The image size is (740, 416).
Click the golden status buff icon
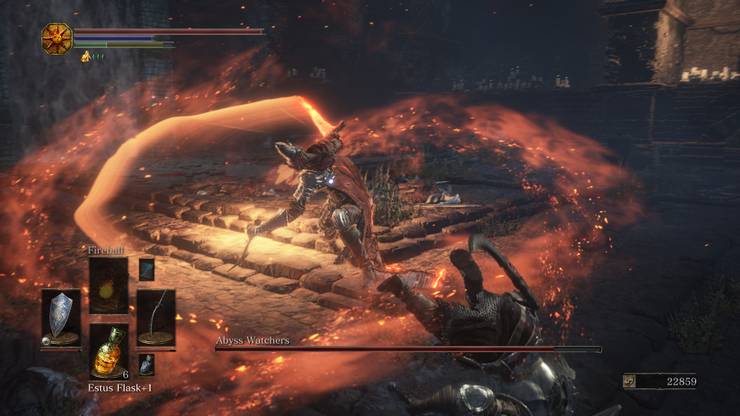[x=86, y=57]
